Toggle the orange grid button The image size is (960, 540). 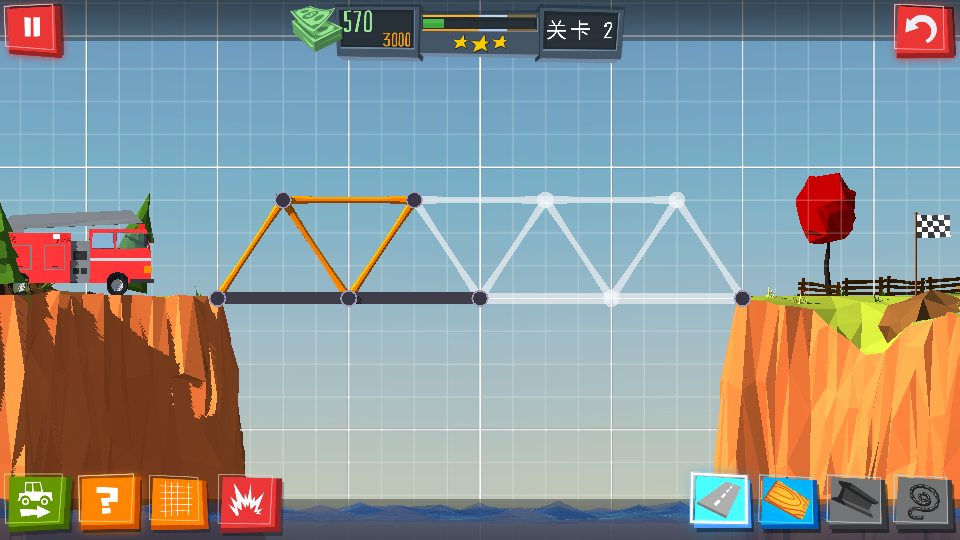point(178,501)
